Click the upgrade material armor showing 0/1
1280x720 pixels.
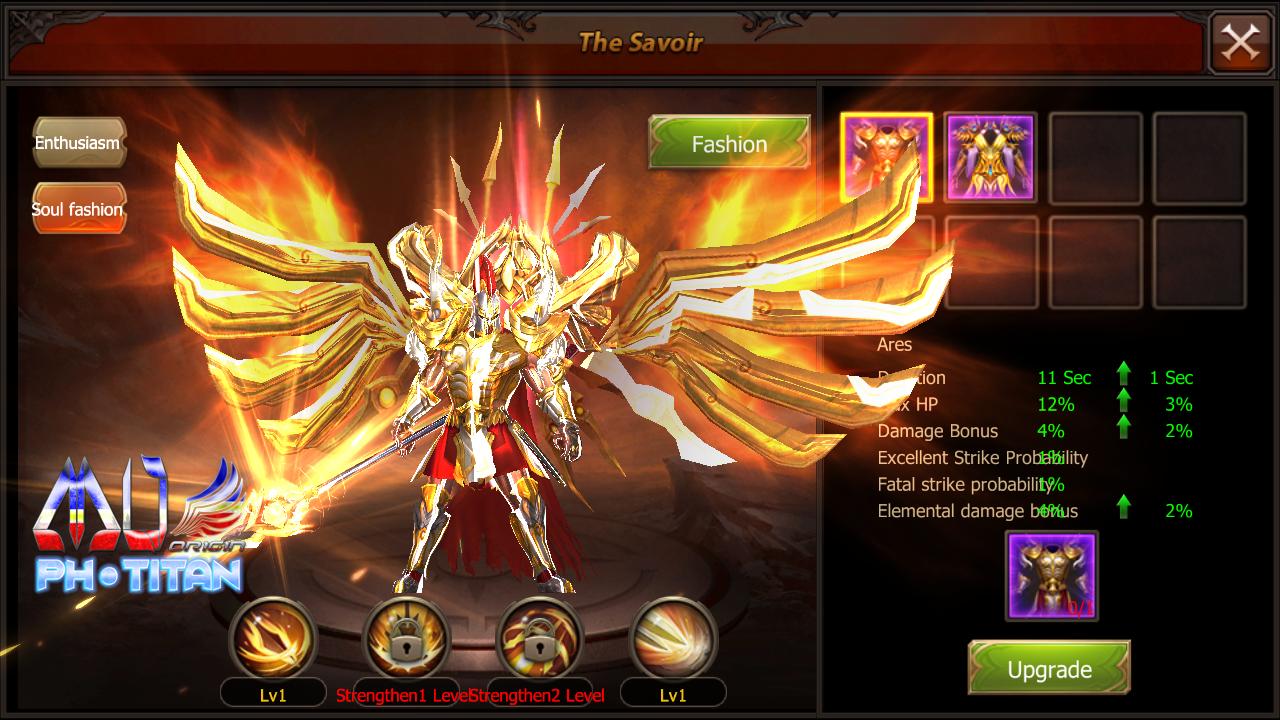pos(1050,575)
